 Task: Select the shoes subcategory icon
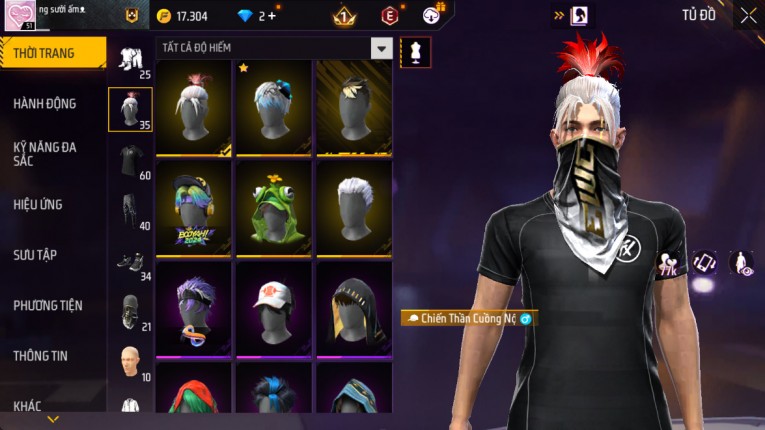pyautogui.click(x=129, y=260)
